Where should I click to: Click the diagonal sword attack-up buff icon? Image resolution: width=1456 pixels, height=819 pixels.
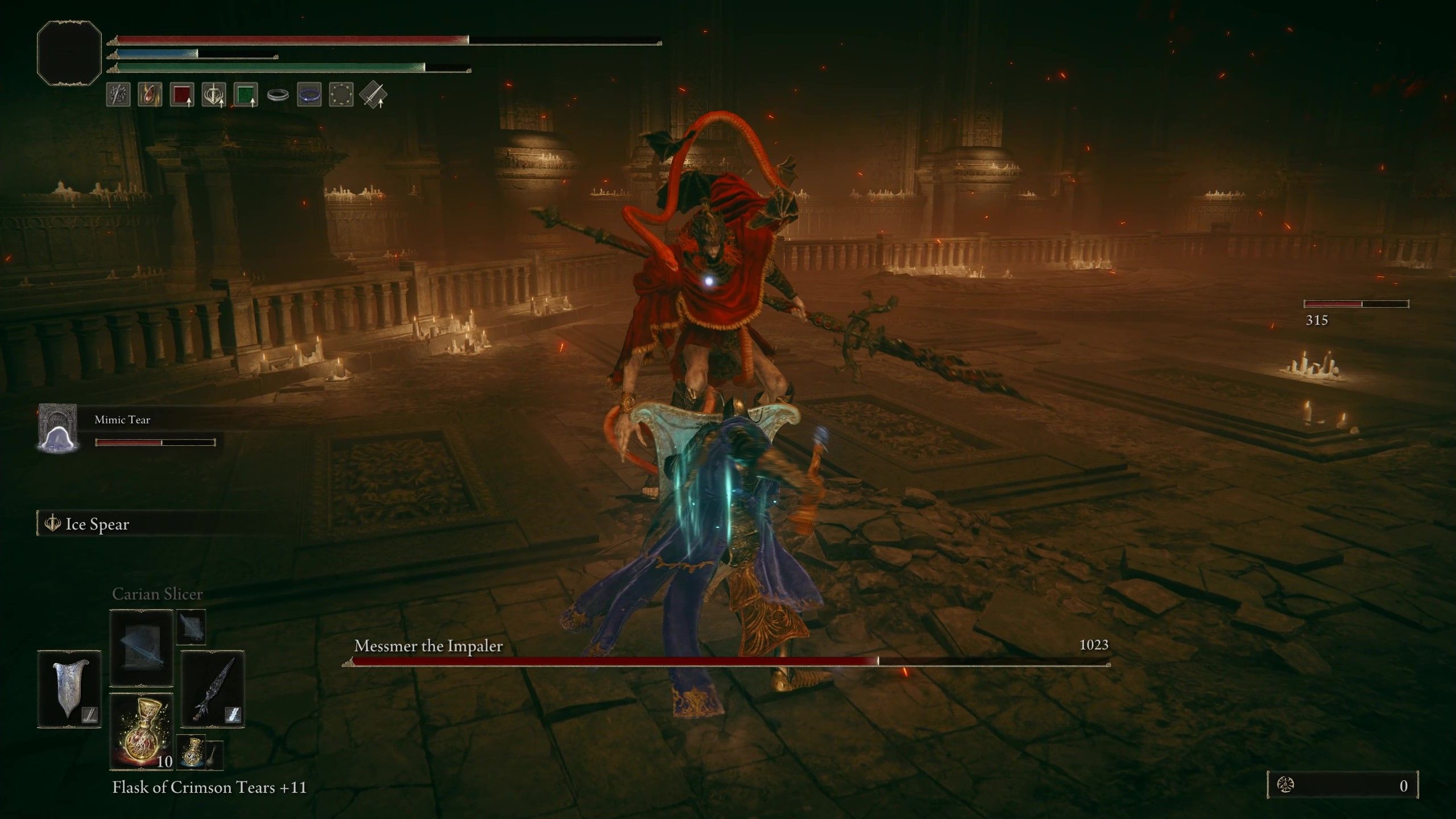373,95
